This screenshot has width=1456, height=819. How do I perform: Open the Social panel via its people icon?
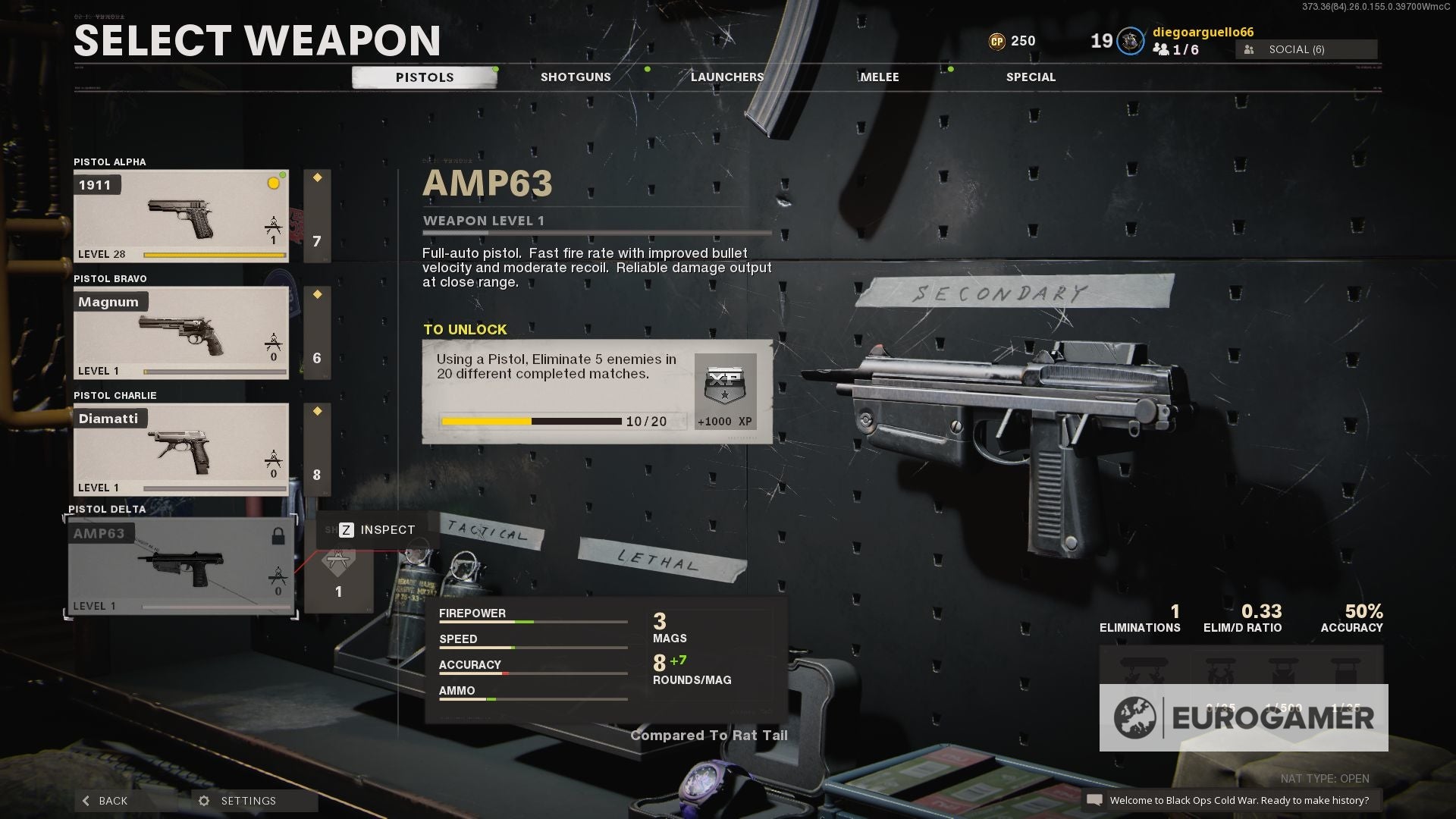[1247, 49]
